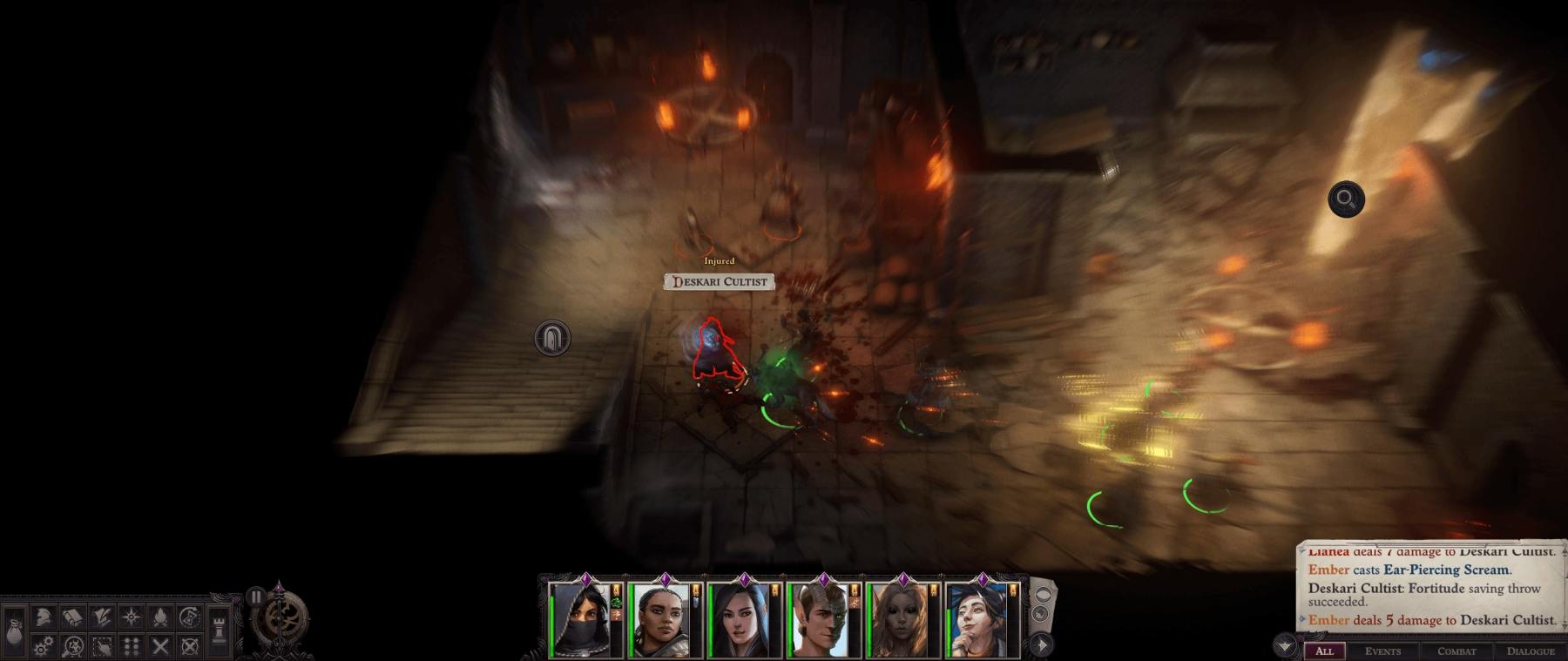The width and height of the screenshot is (1568, 661).
Task: Open the inventory bag
Action: point(15,628)
